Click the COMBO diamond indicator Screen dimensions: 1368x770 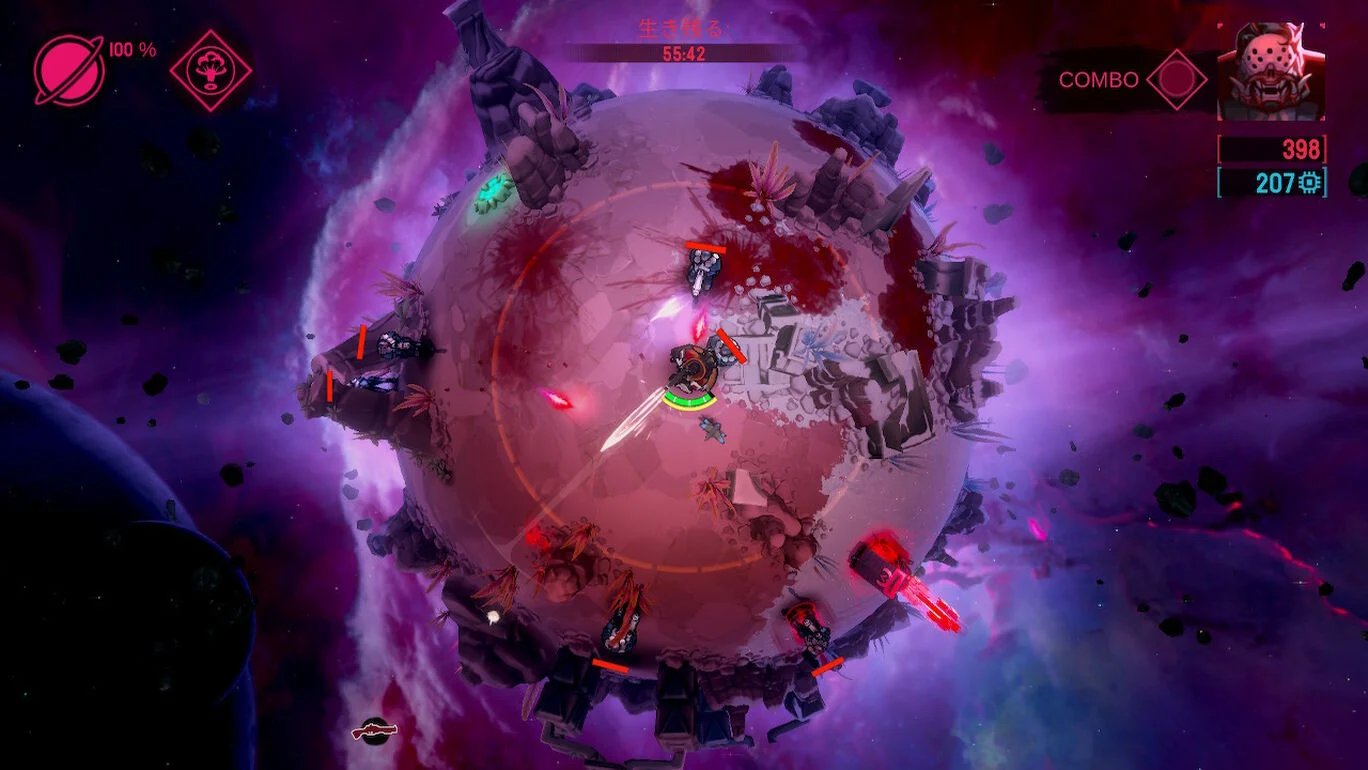coord(1176,80)
